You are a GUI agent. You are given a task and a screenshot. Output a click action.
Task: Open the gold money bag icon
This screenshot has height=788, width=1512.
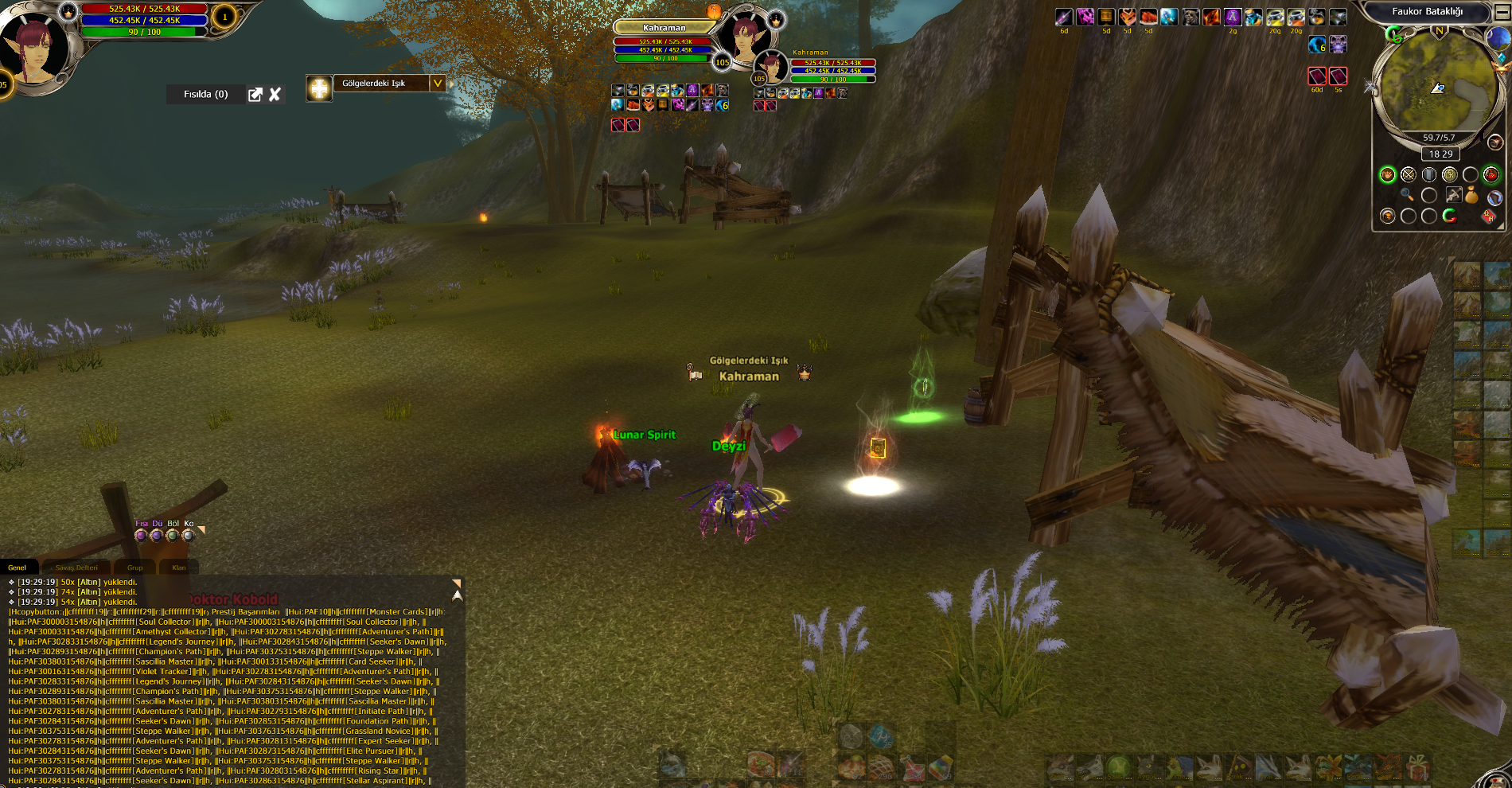click(1471, 194)
